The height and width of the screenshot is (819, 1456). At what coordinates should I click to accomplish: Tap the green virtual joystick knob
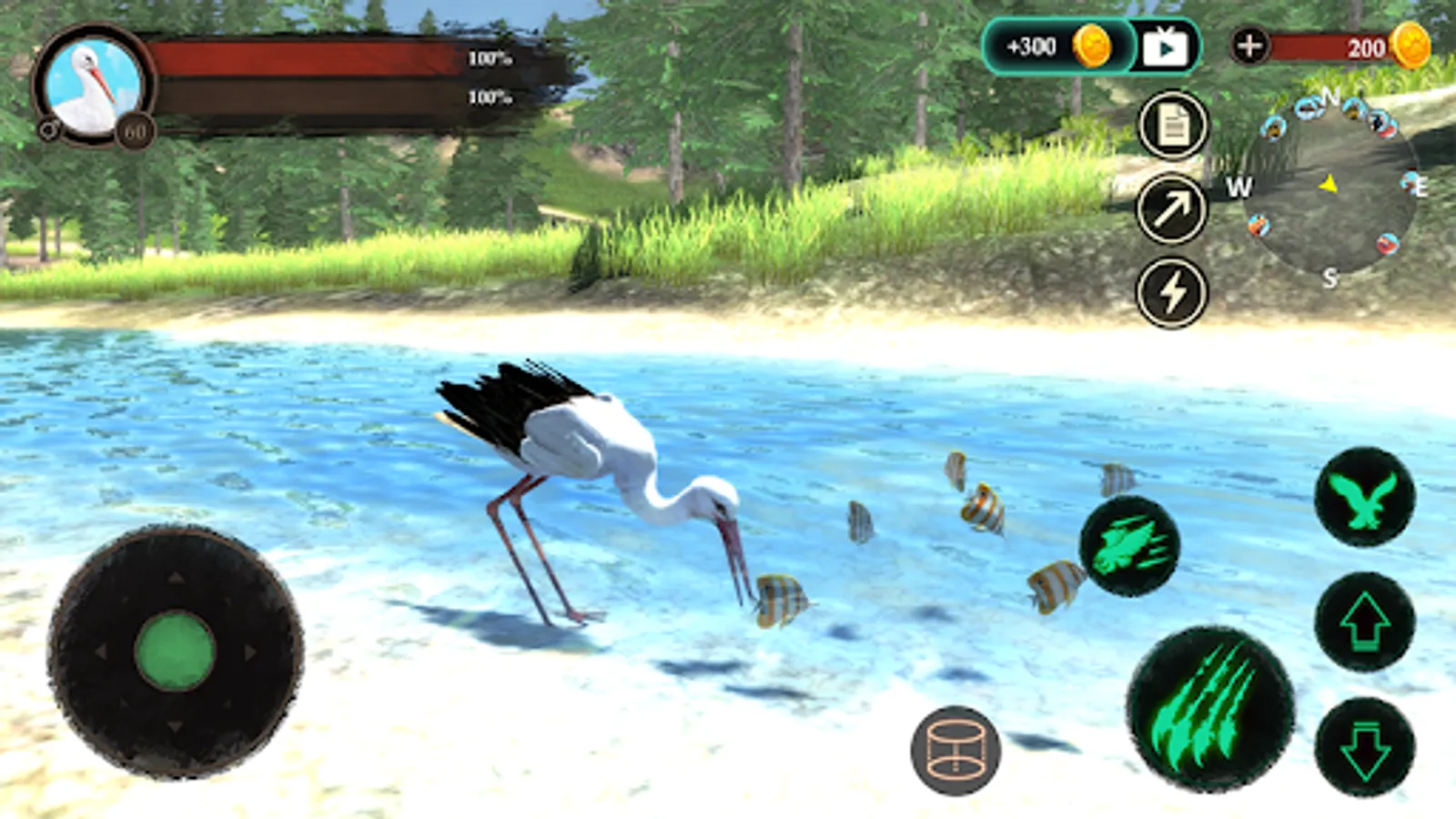[175, 651]
